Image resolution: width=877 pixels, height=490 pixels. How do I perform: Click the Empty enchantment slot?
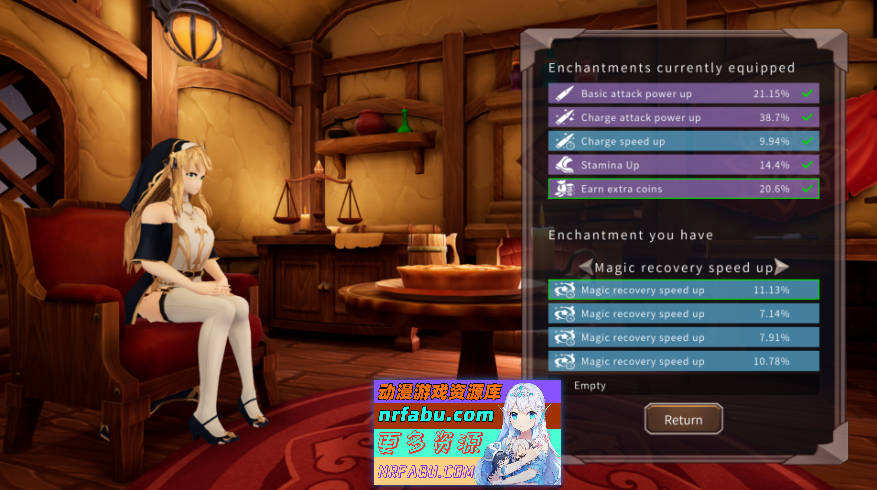683,385
